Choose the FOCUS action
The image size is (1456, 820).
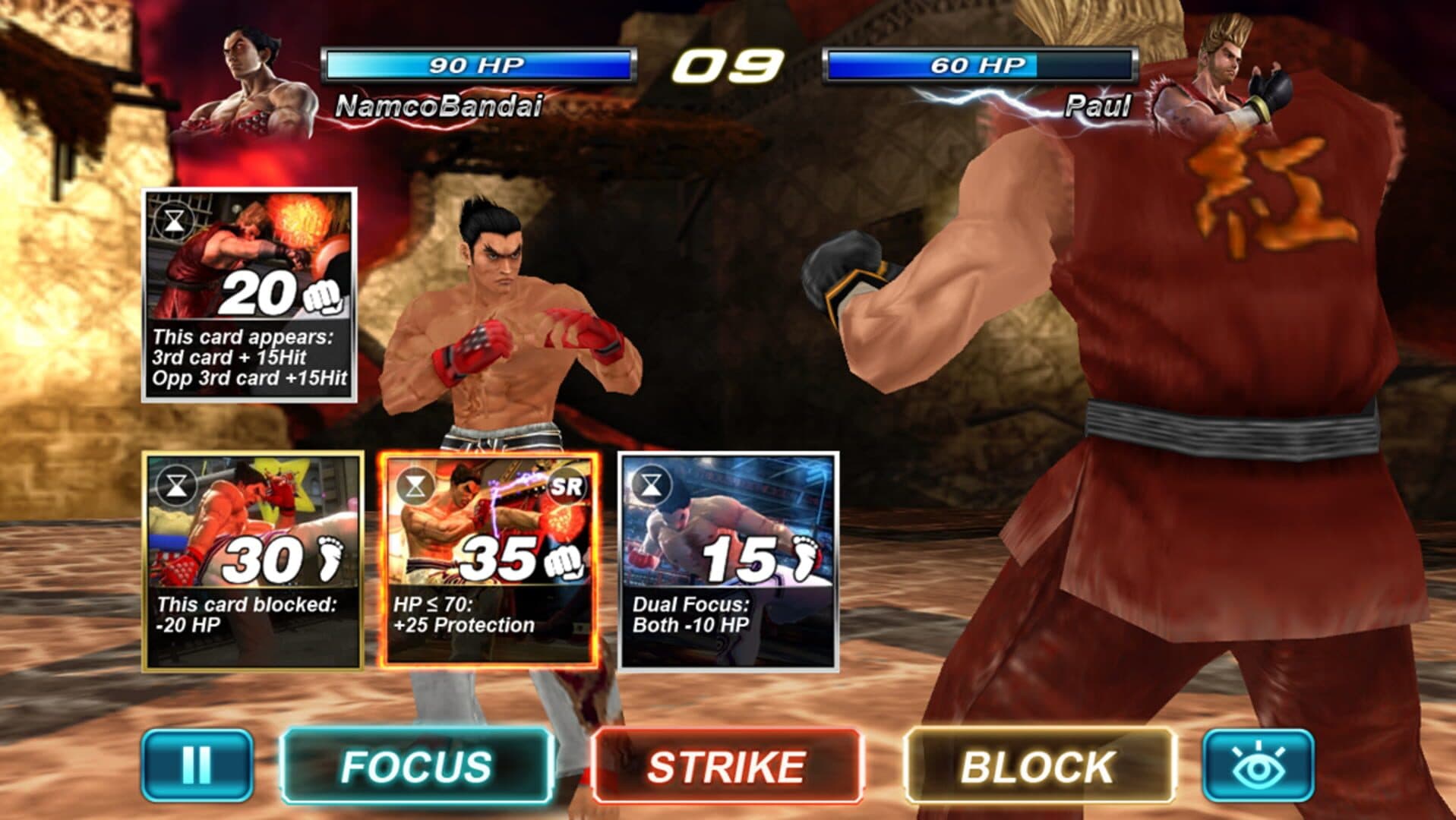tap(416, 765)
